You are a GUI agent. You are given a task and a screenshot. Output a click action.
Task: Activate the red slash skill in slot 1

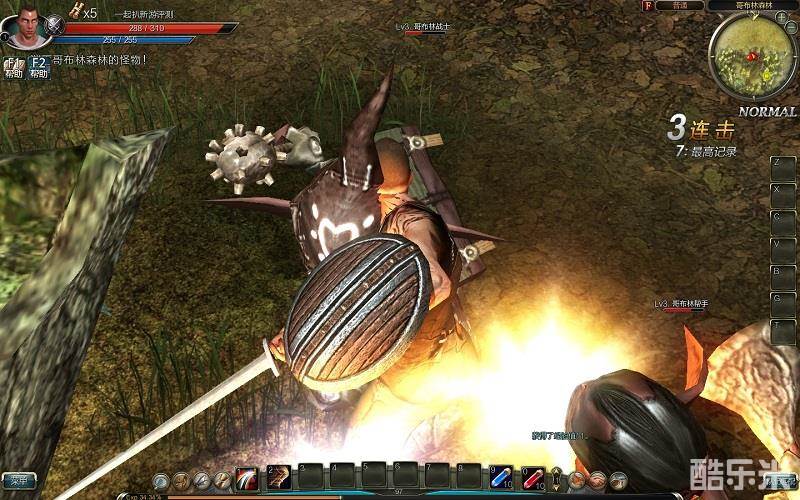tap(247, 478)
